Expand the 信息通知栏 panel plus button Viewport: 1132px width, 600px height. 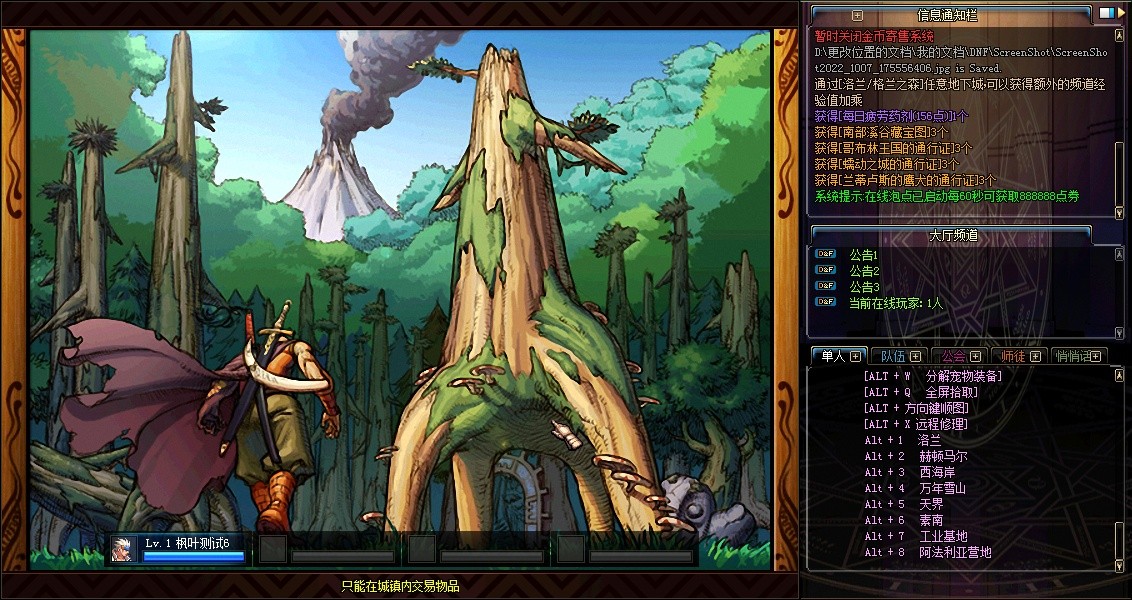pyautogui.click(x=857, y=15)
